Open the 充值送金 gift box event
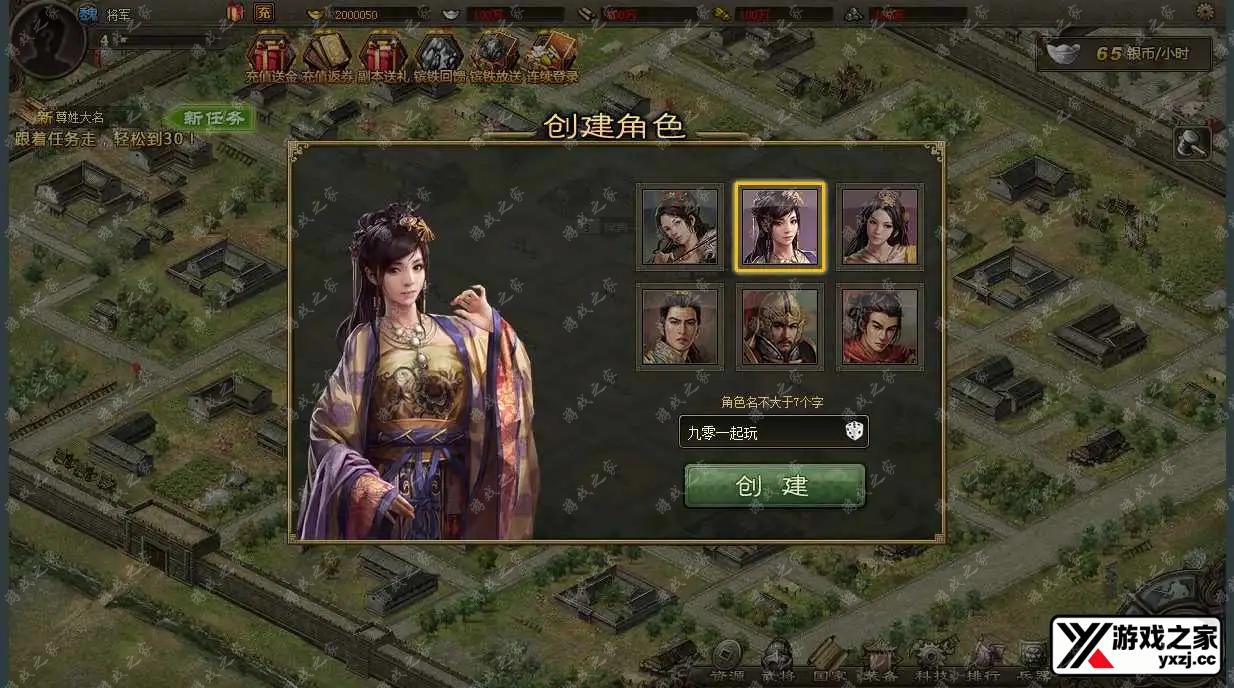 [x=272, y=56]
